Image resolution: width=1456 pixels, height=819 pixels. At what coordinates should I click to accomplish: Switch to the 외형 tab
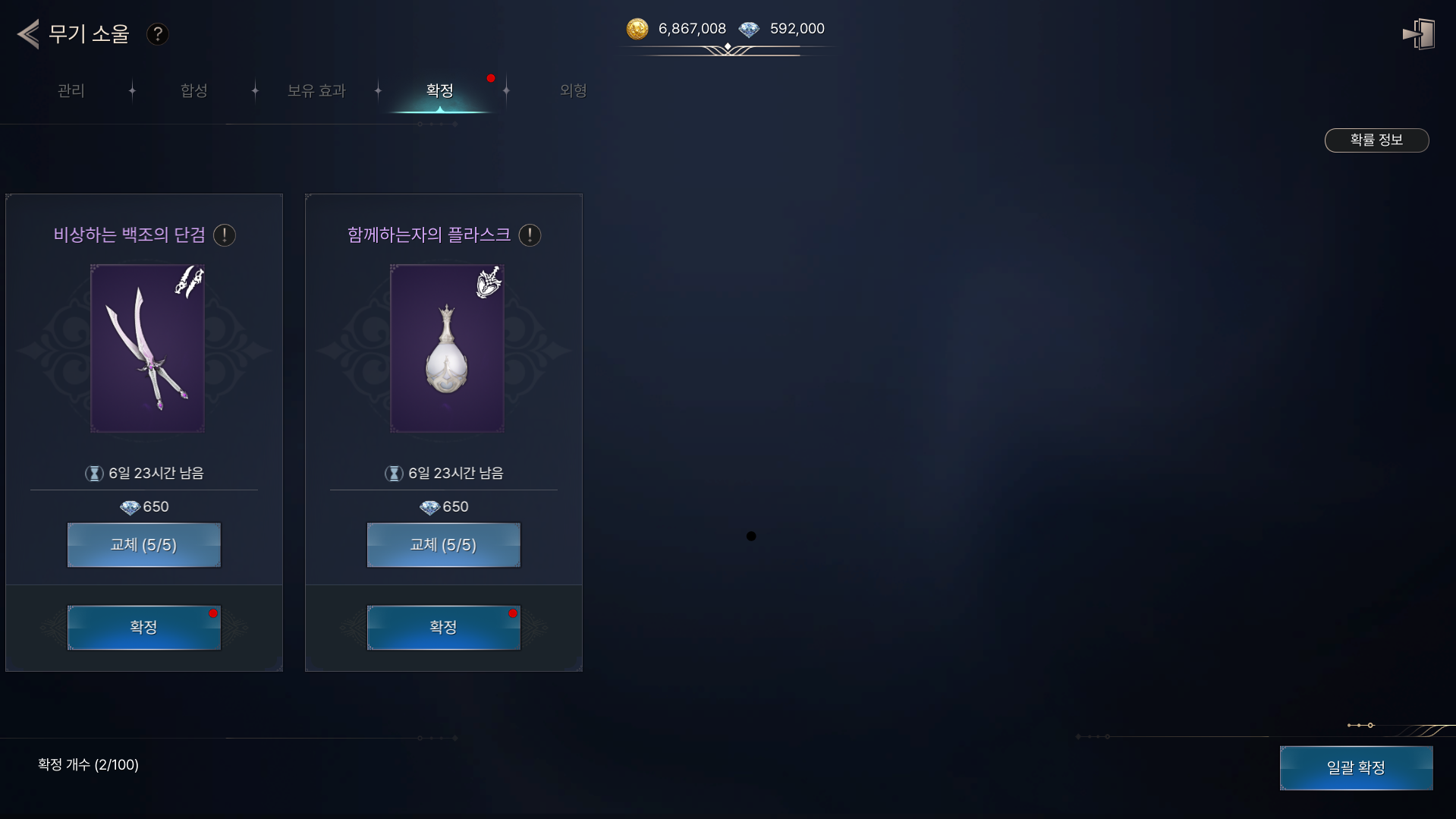click(573, 91)
